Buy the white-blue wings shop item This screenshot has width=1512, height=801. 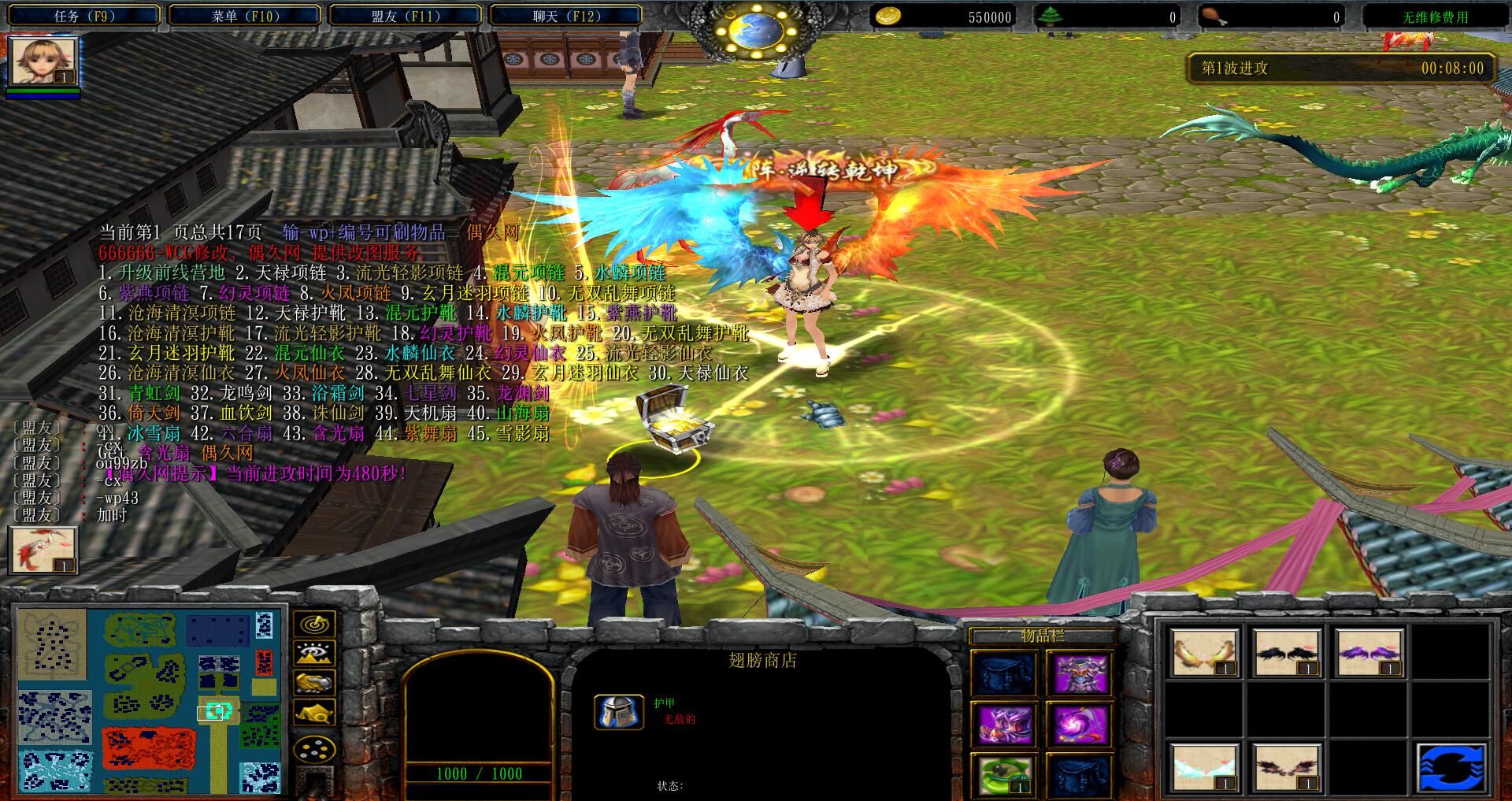click(1203, 766)
